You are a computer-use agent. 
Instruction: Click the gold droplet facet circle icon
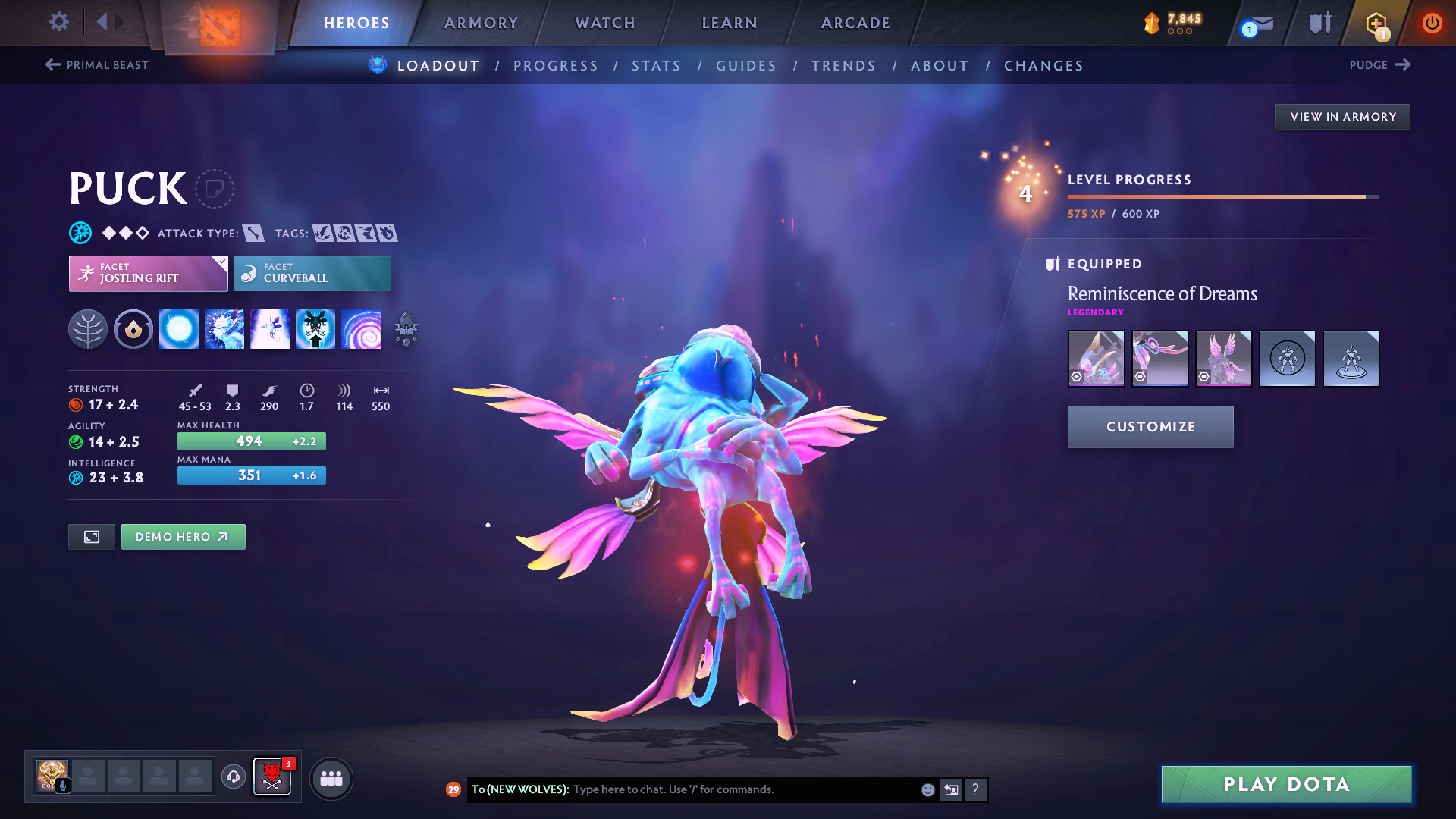(x=133, y=329)
